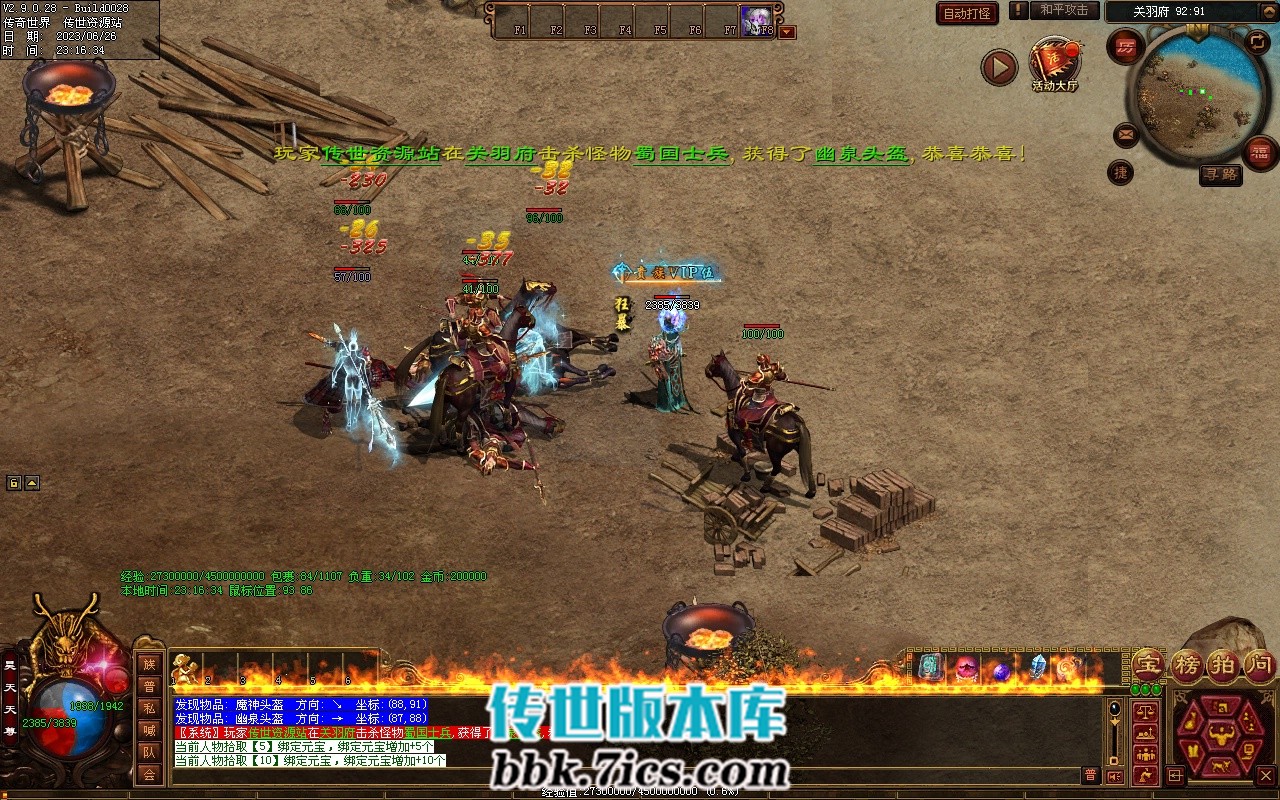
Task: Click the round play arrow button
Action: click(x=998, y=68)
